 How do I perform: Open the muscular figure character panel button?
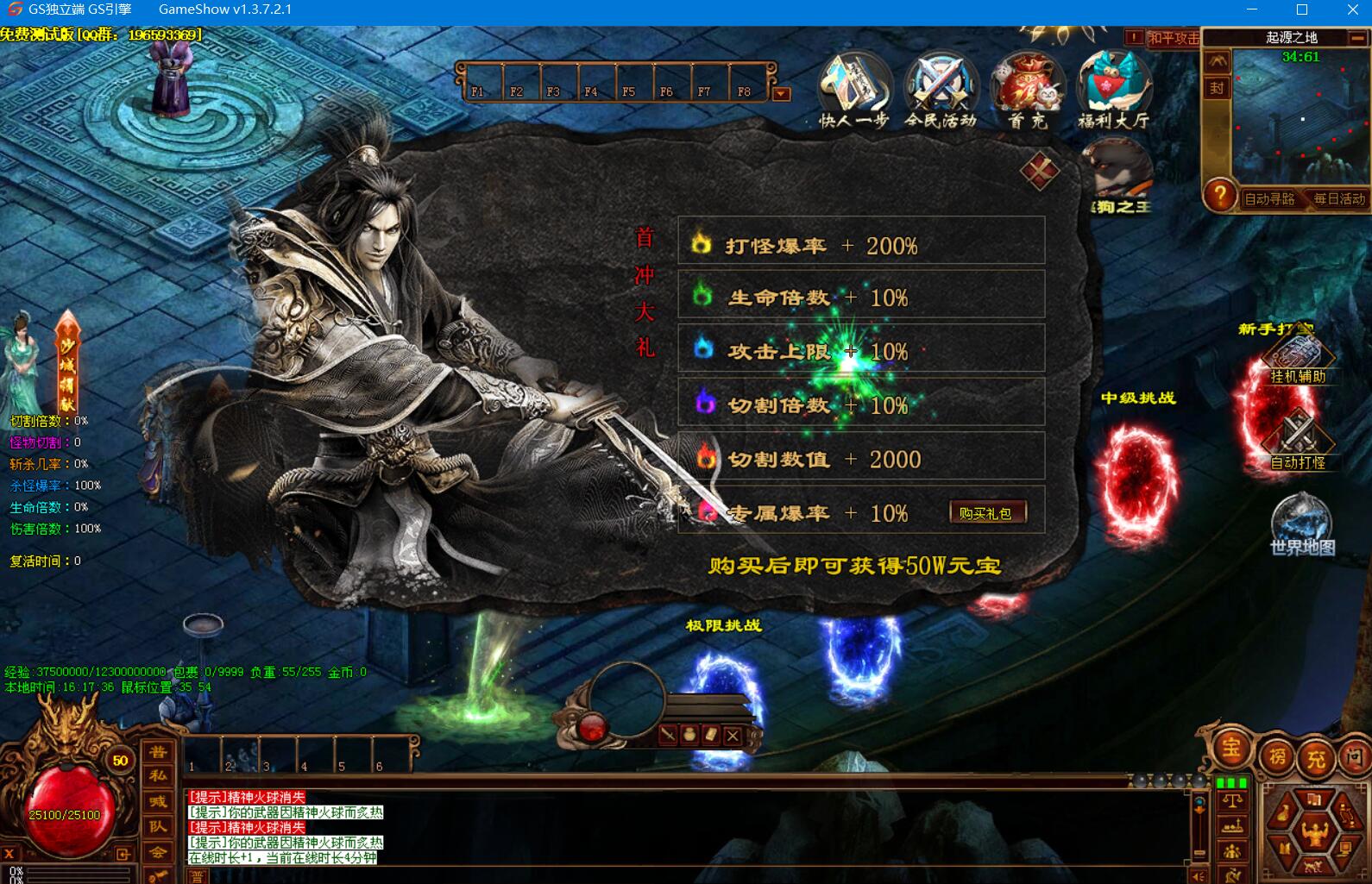[x=1314, y=834]
